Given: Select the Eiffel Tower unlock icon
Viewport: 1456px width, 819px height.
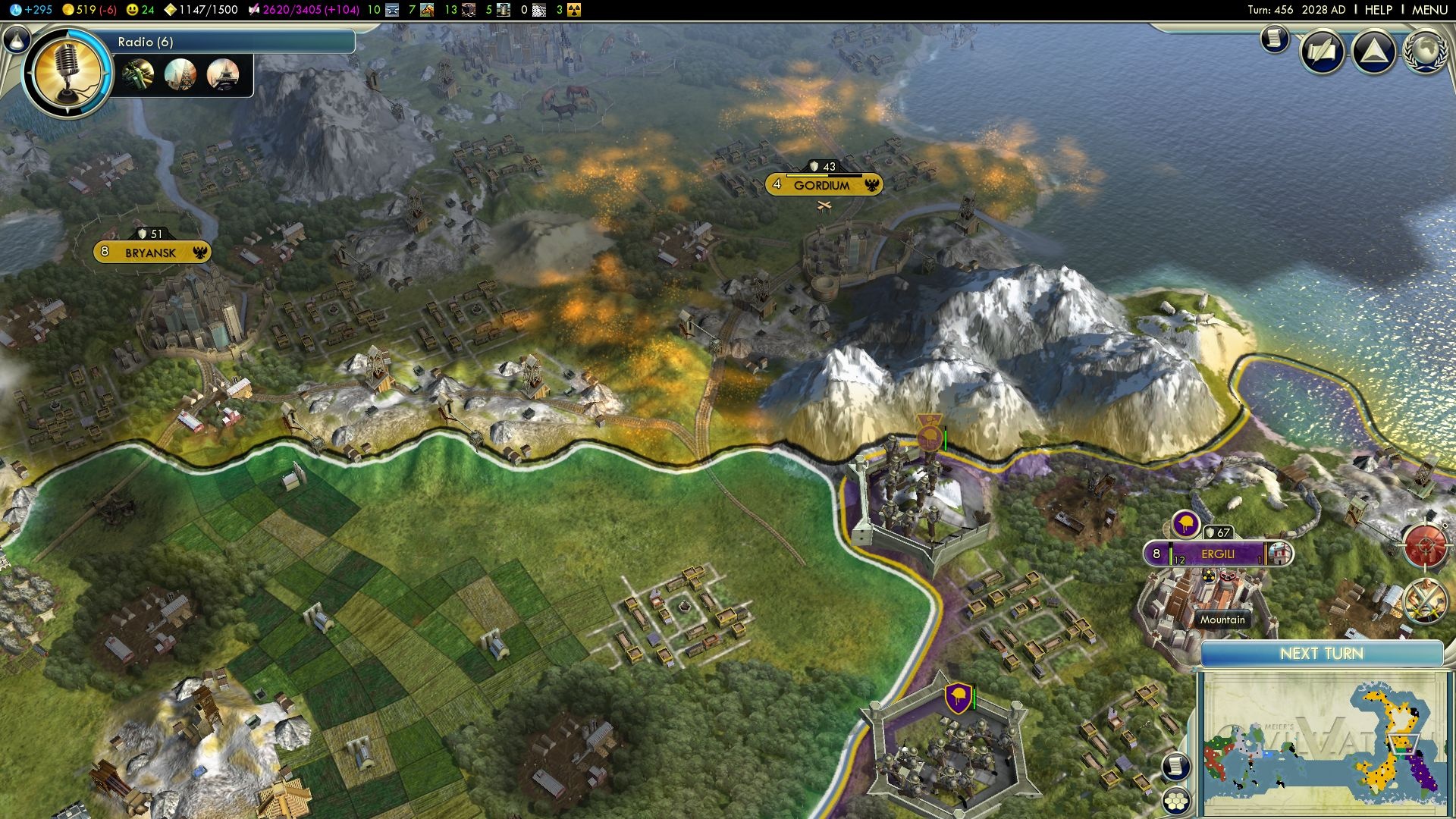Looking at the screenshot, I should pos(223,75).
